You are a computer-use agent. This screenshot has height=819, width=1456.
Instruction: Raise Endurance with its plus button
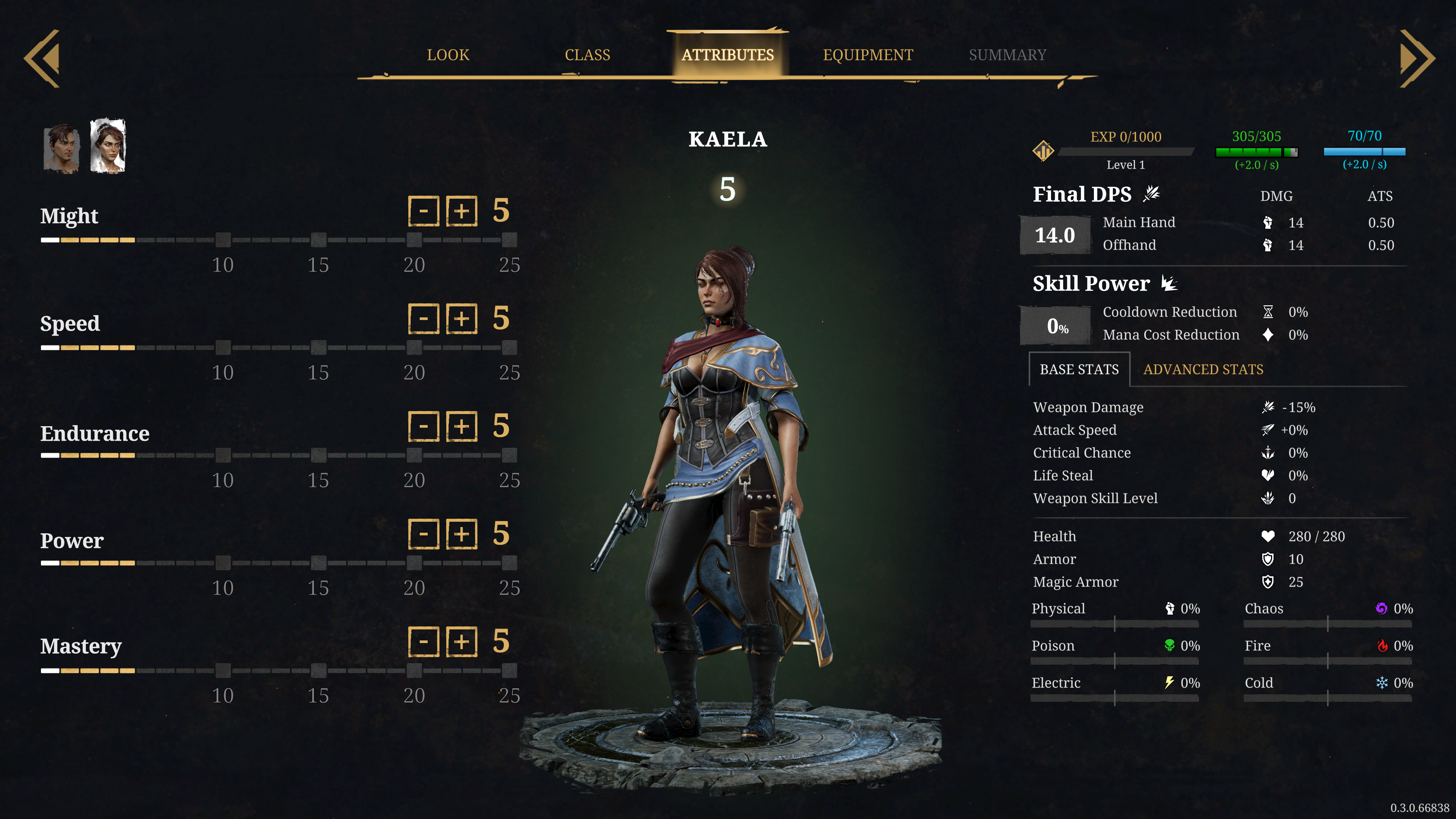462,426
